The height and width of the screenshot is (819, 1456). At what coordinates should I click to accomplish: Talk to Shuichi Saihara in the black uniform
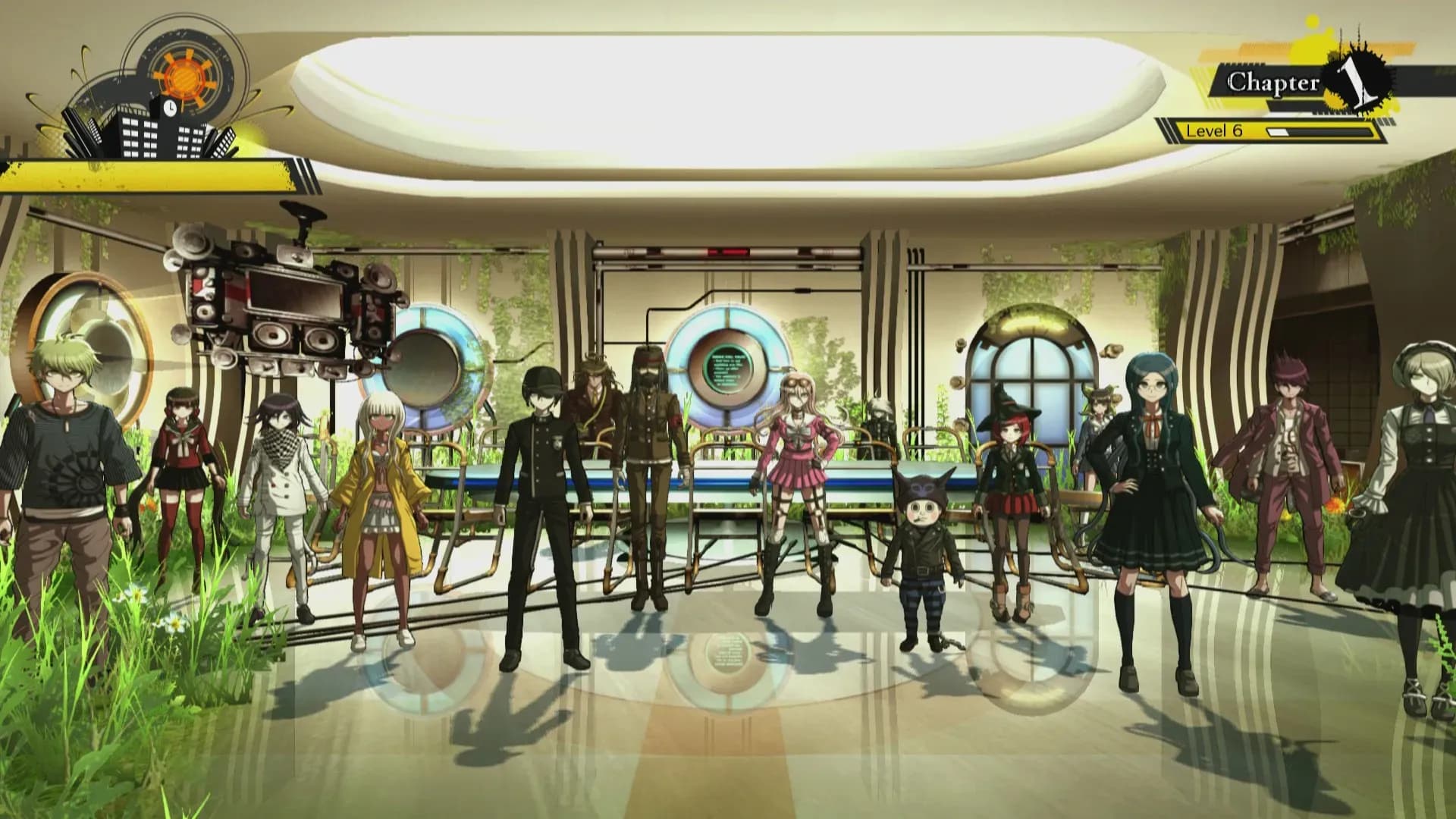click(x=542, y=493)
